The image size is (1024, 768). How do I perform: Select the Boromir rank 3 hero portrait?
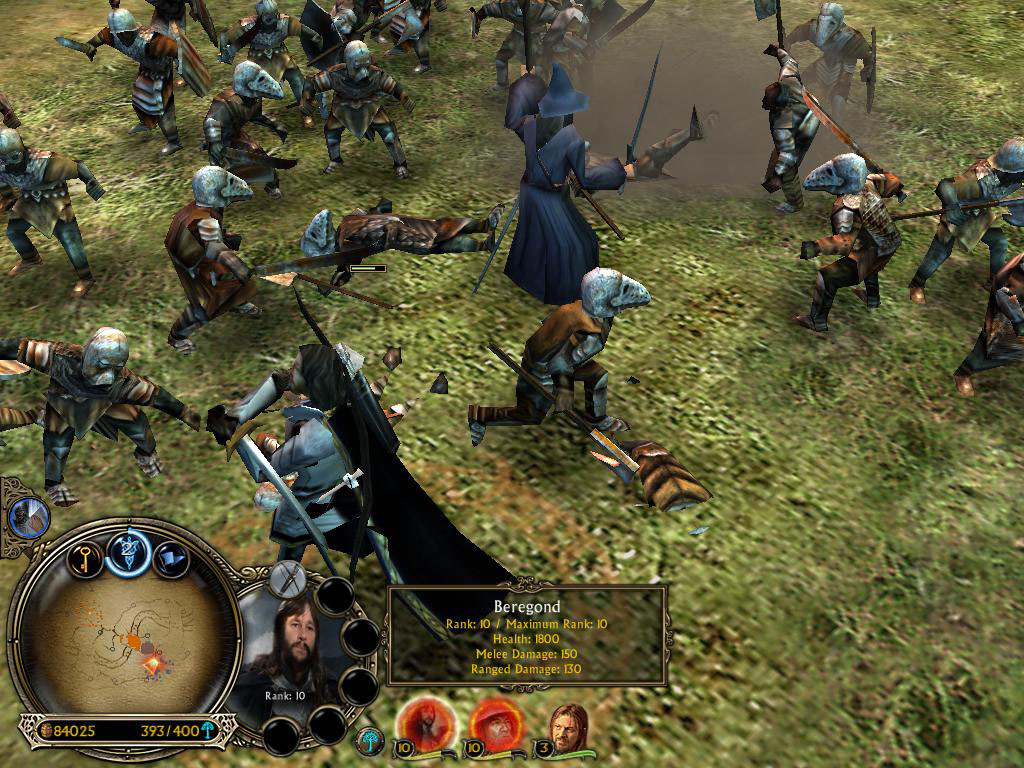tap(570, 724)
